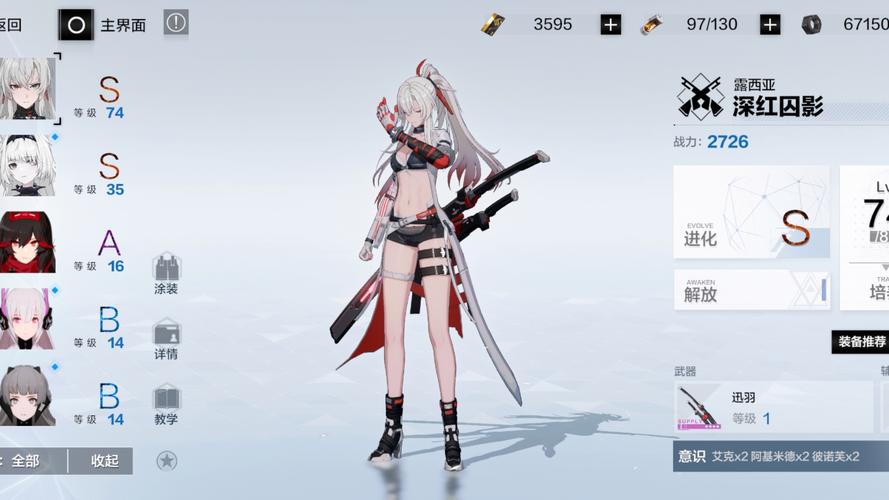View character 详情 details
This screenshot has height=500, width=889.
point(166,340)
